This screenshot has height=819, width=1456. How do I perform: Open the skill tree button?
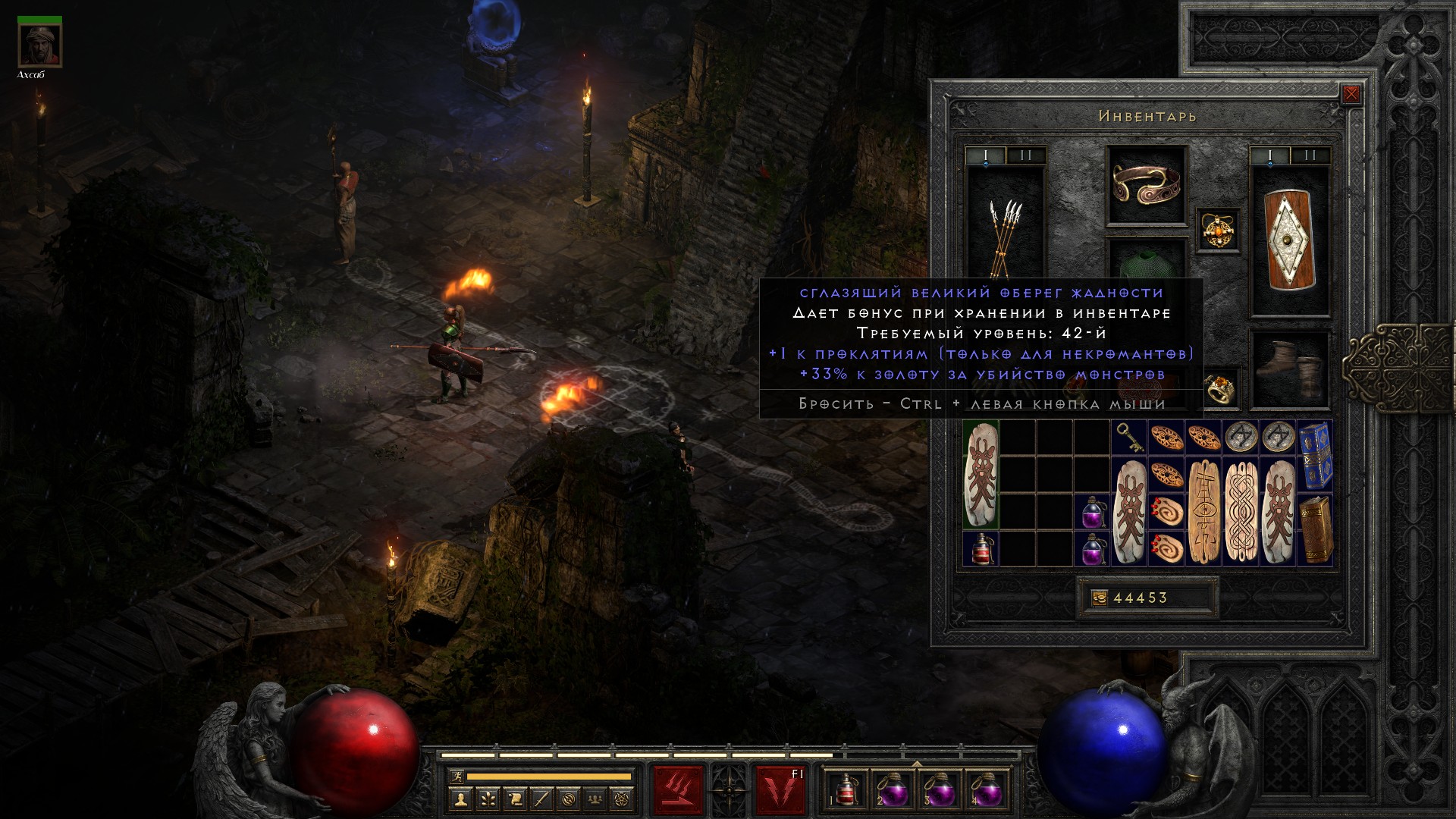(x=487, y=799)
